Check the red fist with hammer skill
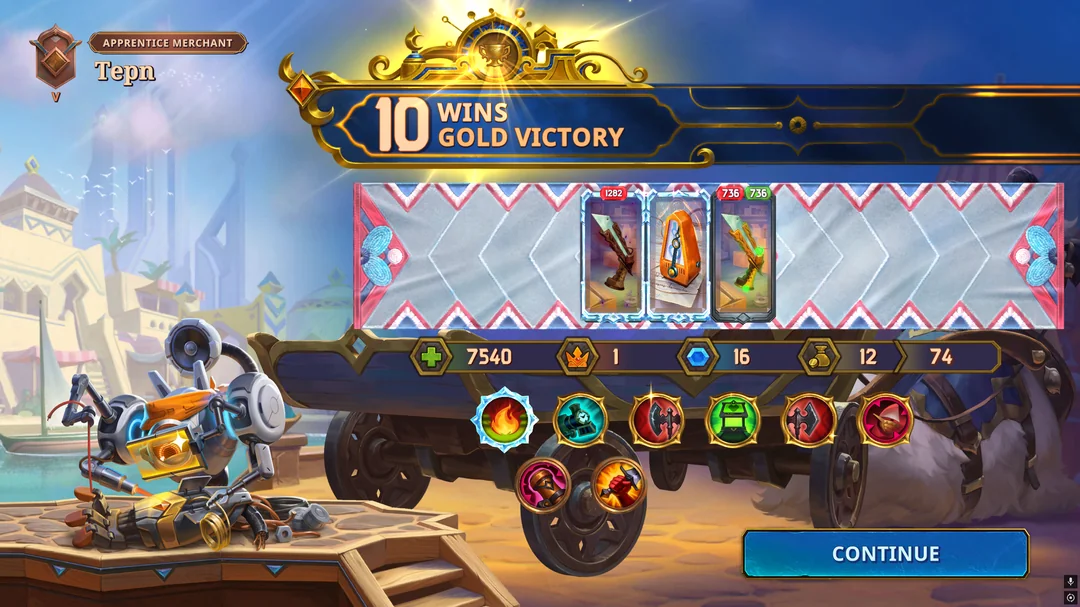The height and width of the screenshot is (607, 1080). tap(619, 485)
